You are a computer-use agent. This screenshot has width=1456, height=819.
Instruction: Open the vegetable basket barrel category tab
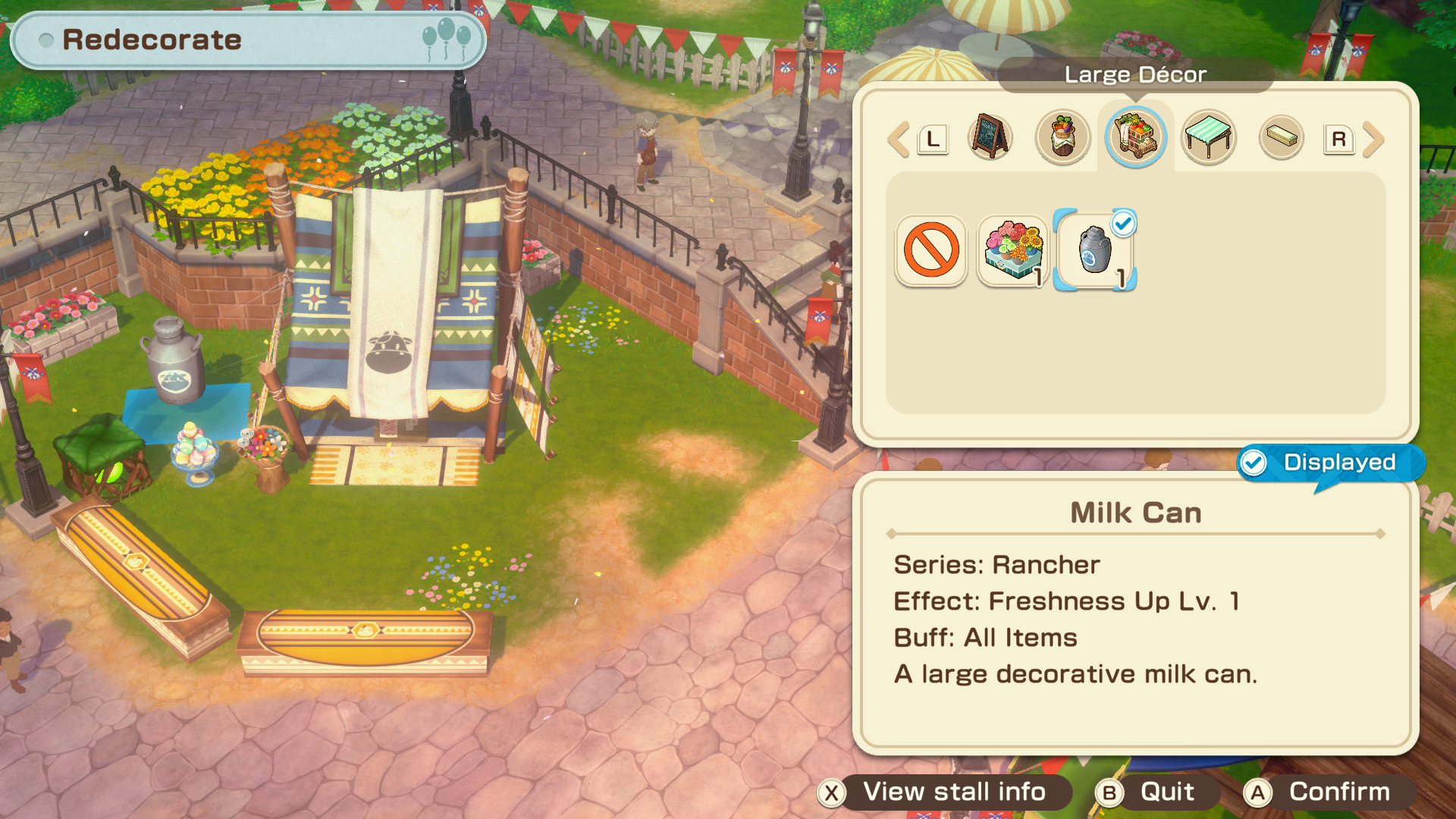[1062, 137]
